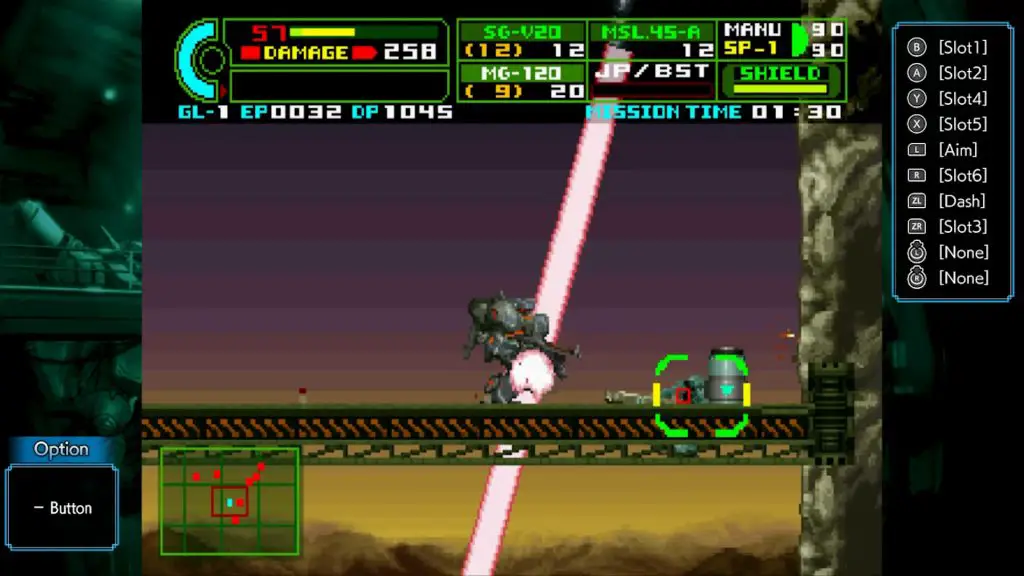Screen dimensions: 1024x576
Task: Select the MG-120 machine gun panel
Action: click(521, 81)
